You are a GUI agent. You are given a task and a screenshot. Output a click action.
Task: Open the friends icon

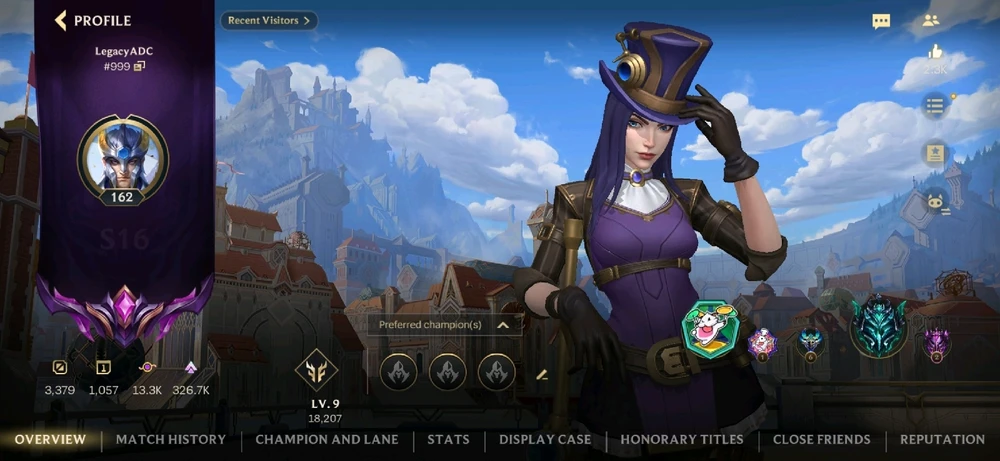pyautogui.click(x=931, y=21)
